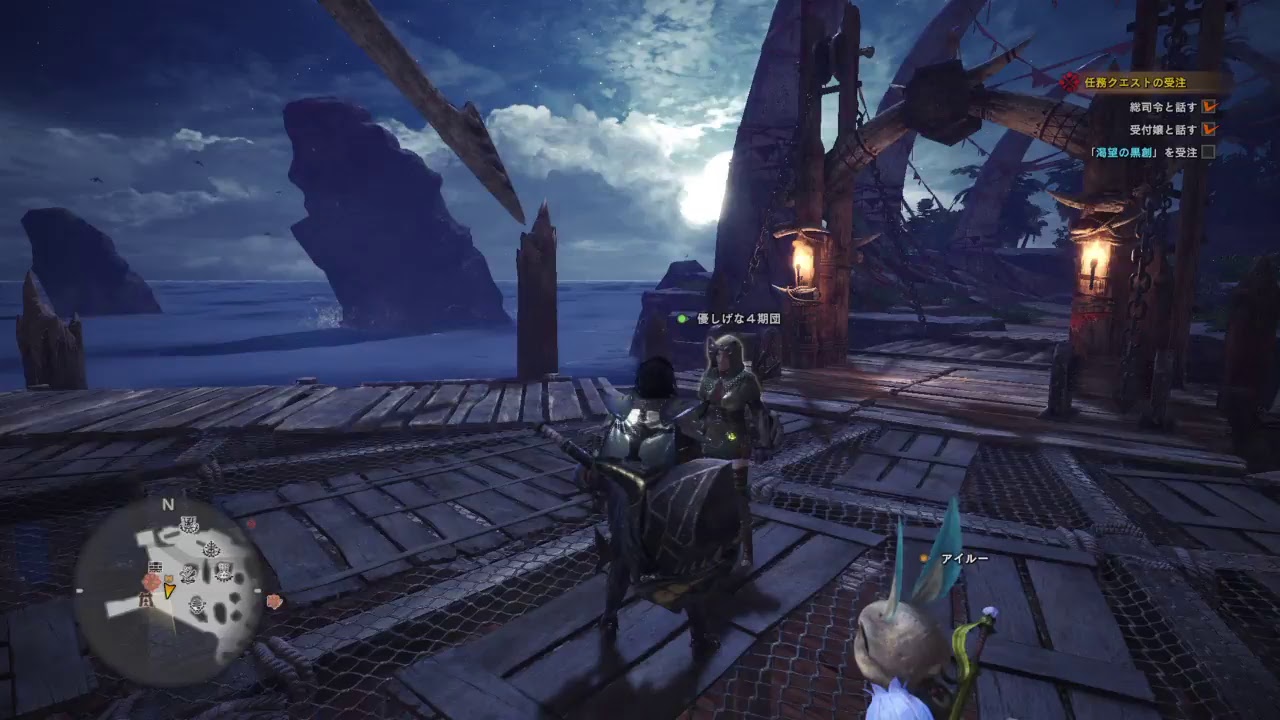
Task: Click the minimap's N compass marker
Action: (x=168, y=505)
